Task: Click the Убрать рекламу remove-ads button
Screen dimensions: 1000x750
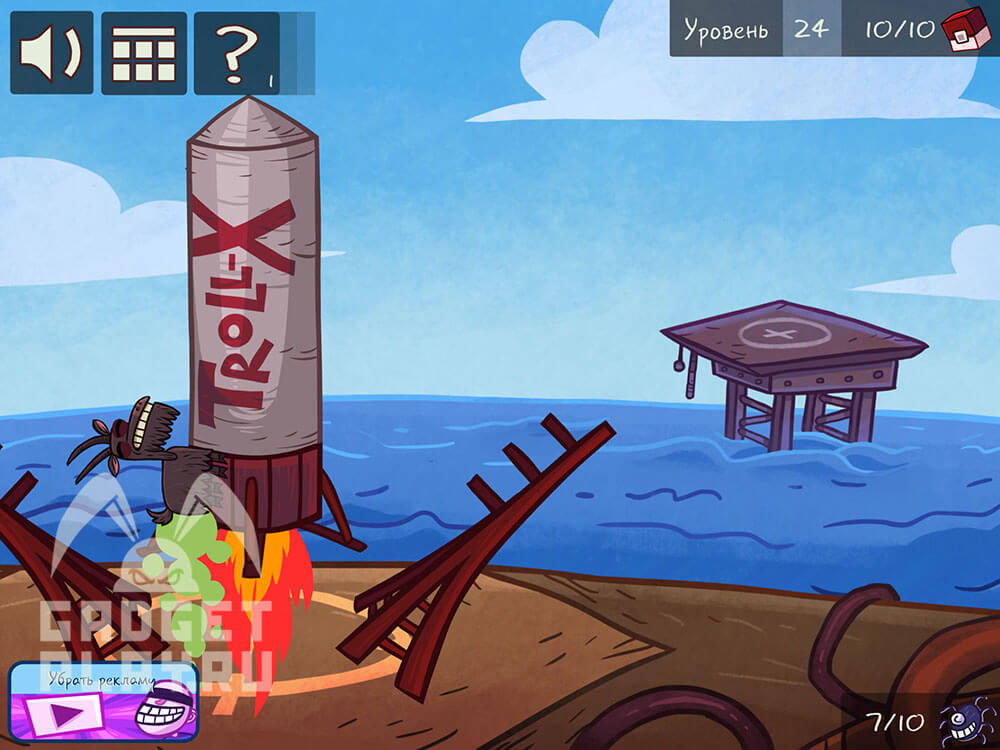Action: click(104, 701)
